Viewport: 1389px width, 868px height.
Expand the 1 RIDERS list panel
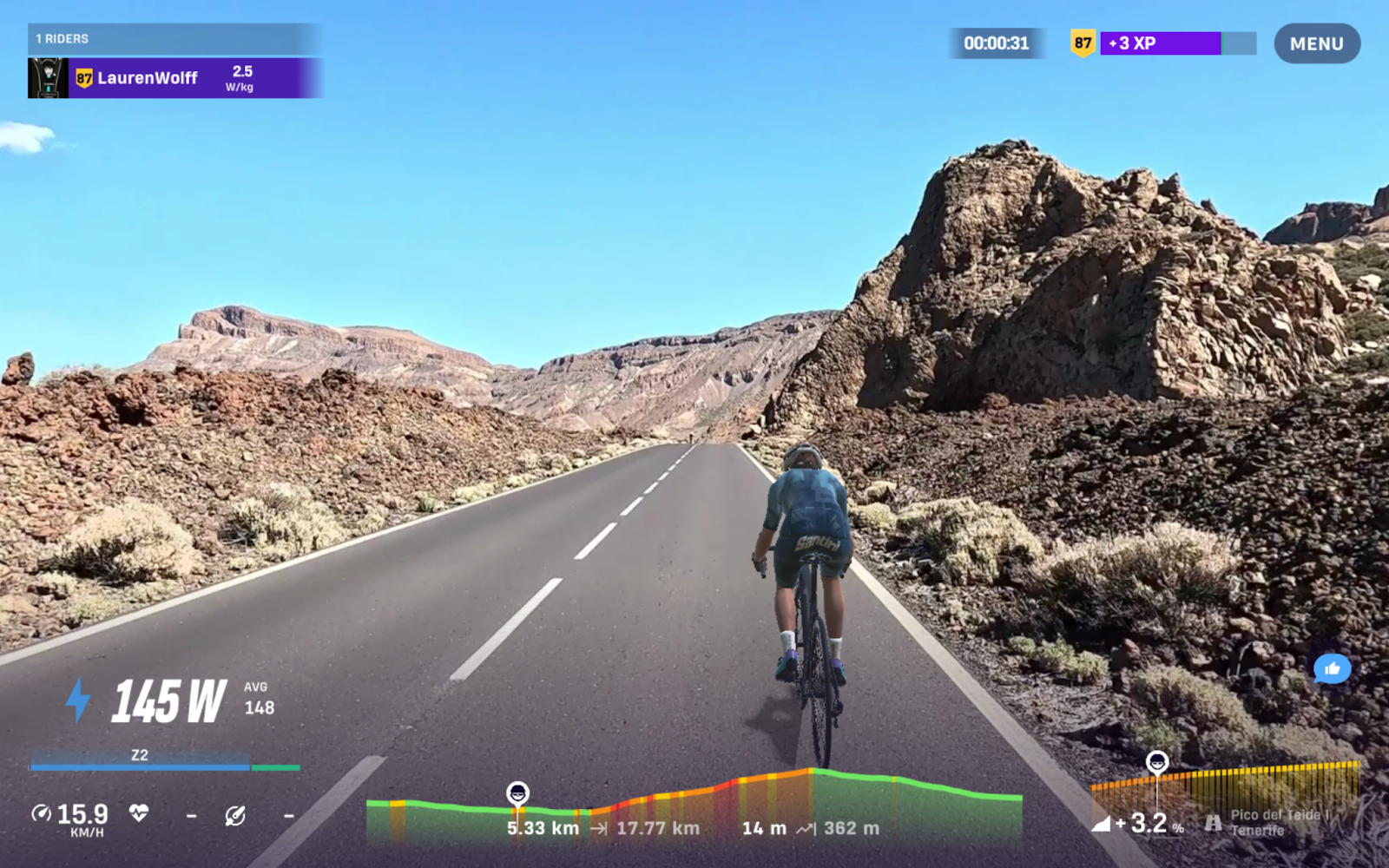point(61,38)
